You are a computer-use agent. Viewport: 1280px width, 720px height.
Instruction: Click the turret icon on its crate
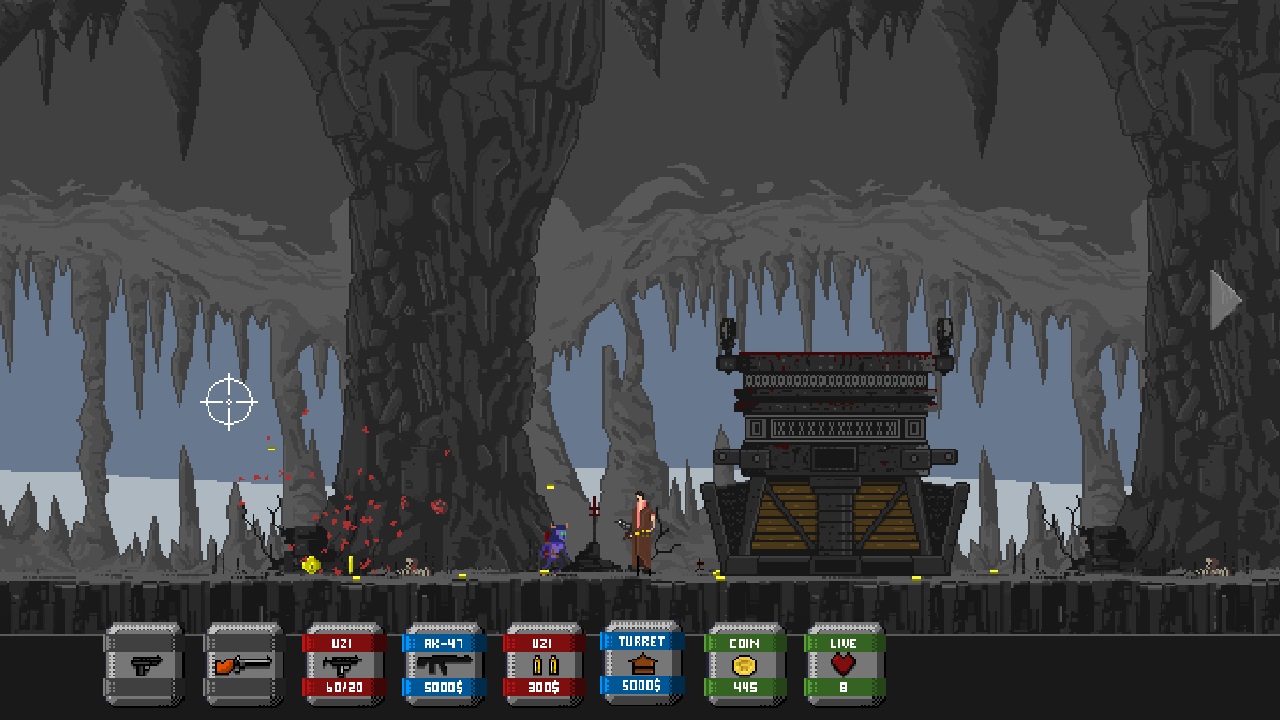(643, 665)
